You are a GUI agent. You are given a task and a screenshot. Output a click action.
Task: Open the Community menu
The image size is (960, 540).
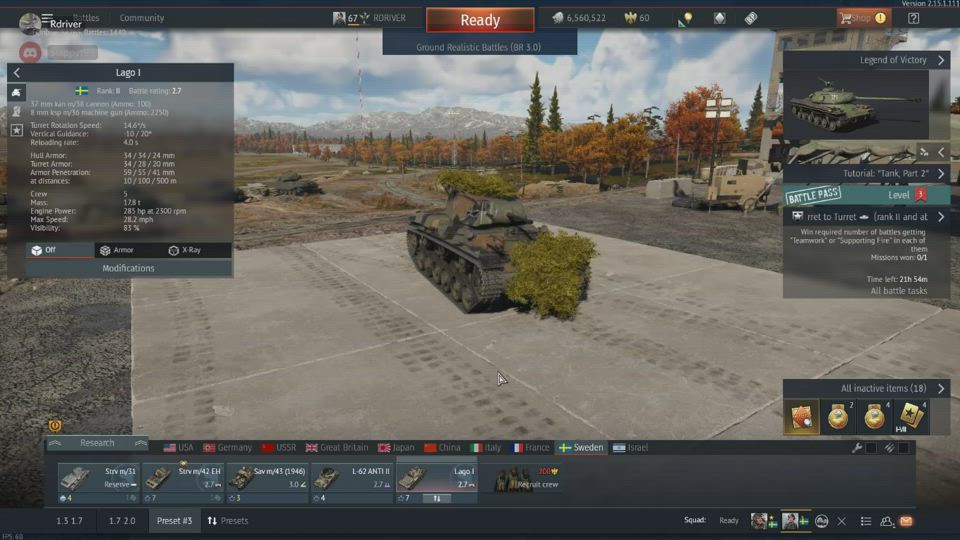point(142,18)
